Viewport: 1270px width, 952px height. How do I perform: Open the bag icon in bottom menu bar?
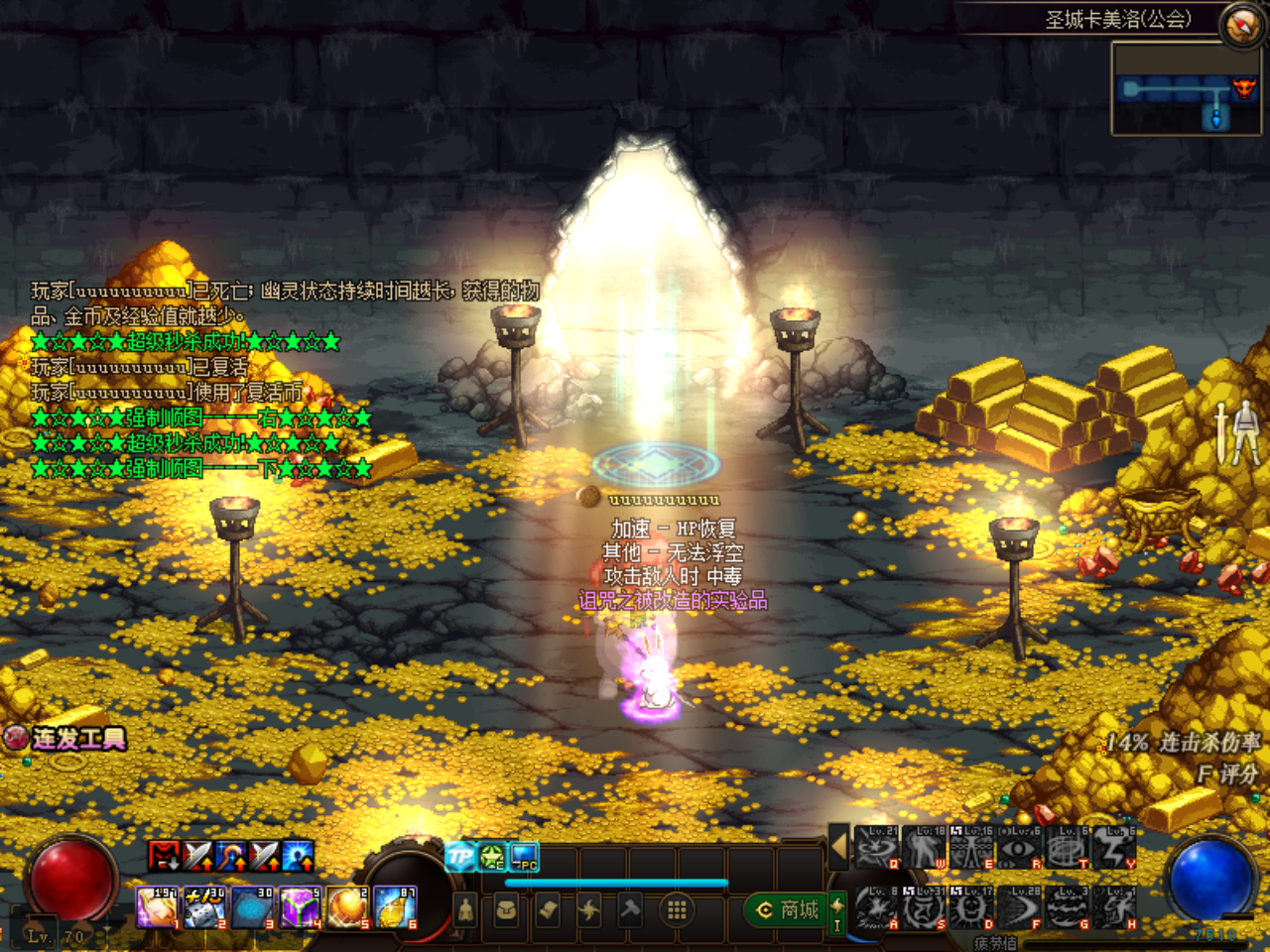tap(507, 909)
